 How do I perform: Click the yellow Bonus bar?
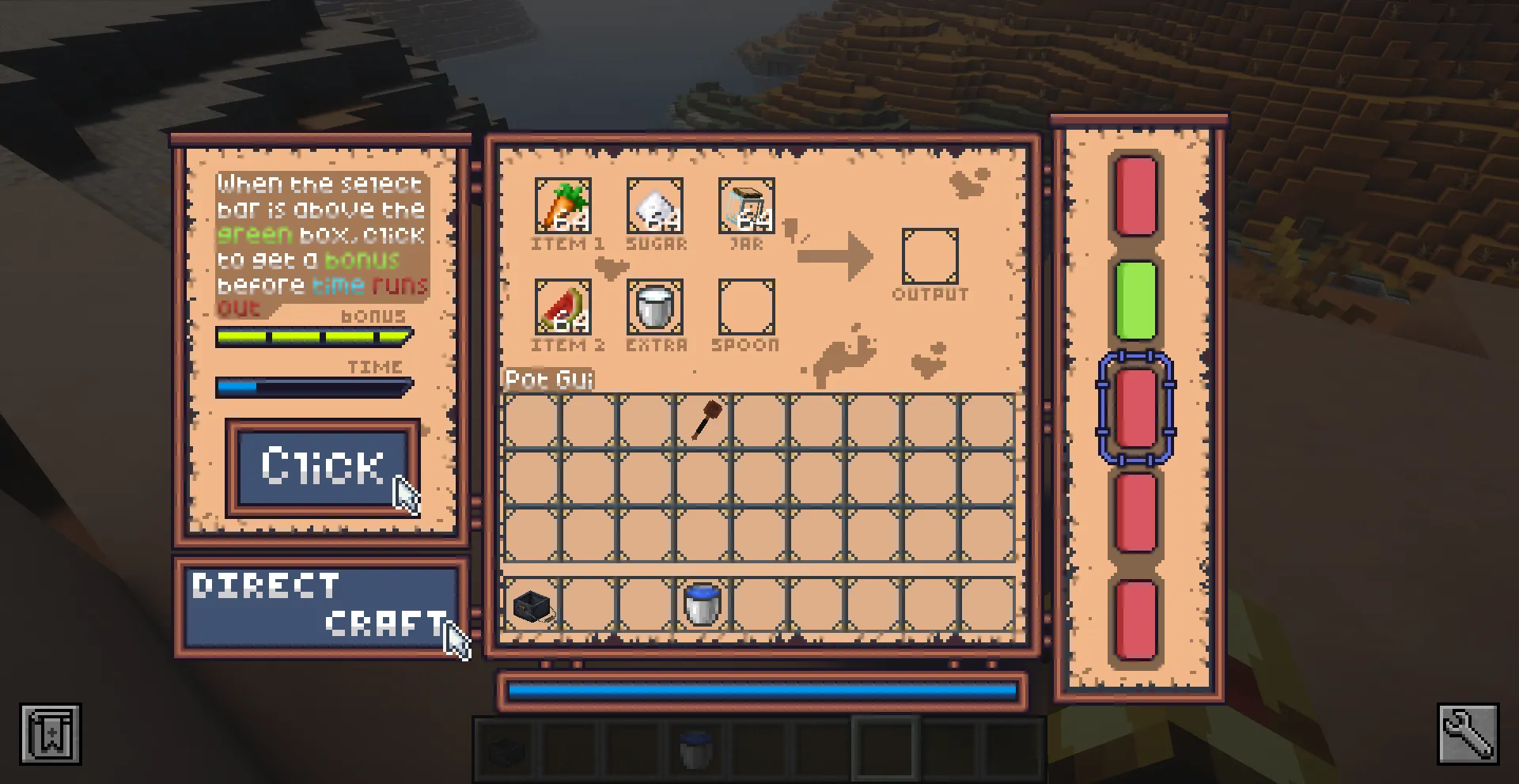pos(313,335)
